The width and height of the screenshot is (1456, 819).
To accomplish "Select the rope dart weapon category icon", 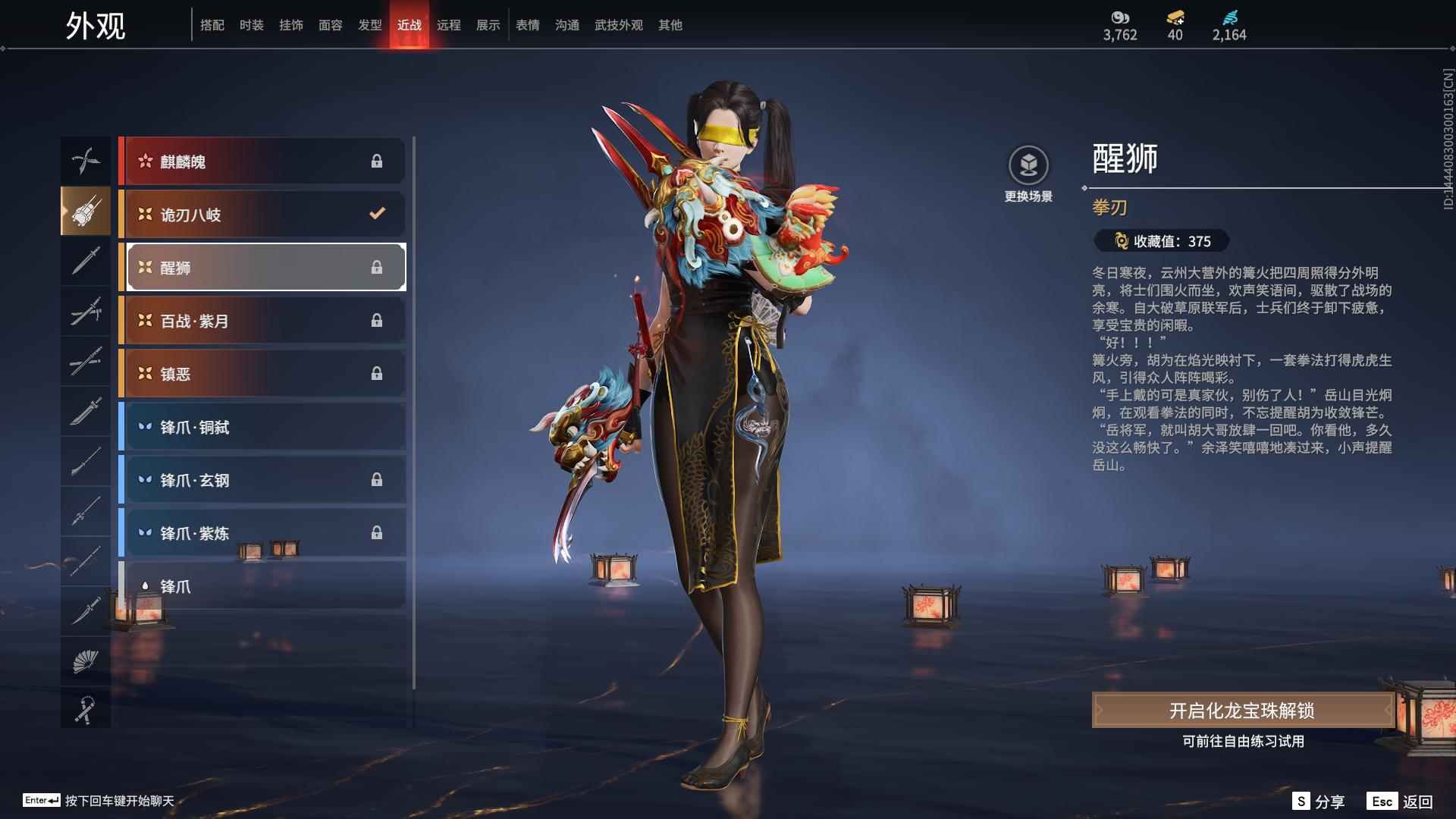I will point(86,711).
